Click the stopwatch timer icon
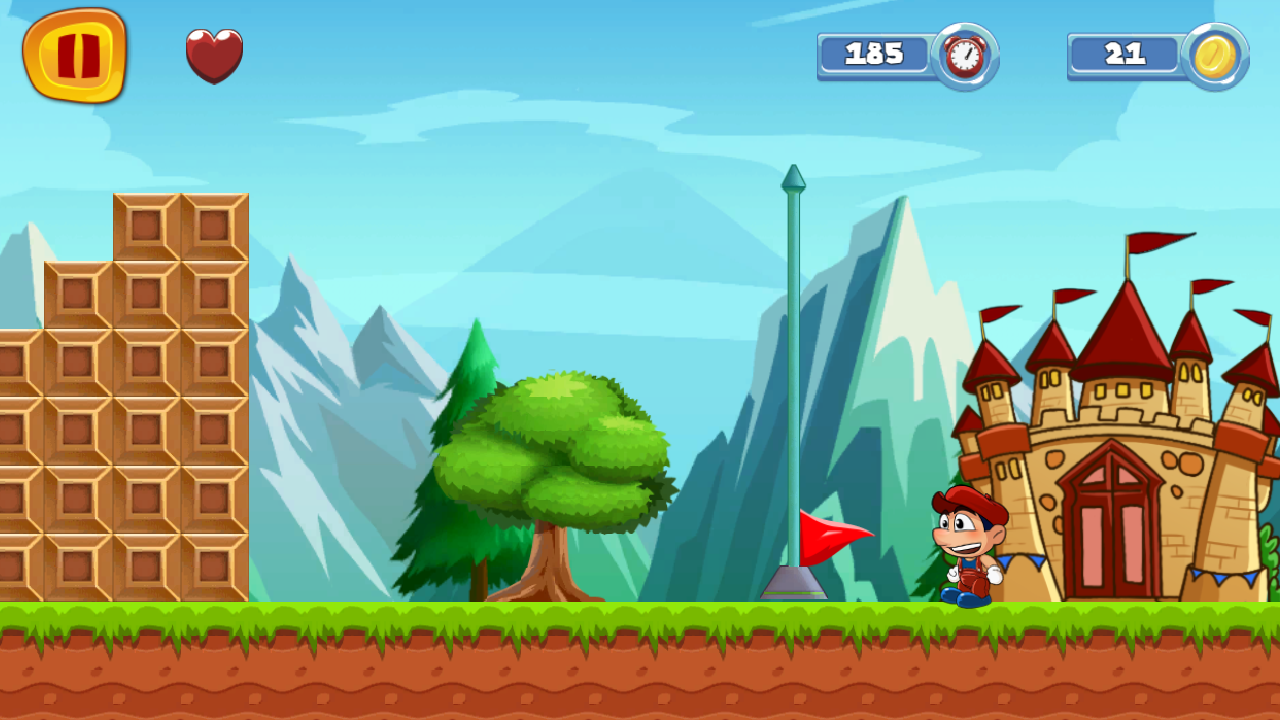This screenshot has height=720, width=1280. click(x=963, y=56)
